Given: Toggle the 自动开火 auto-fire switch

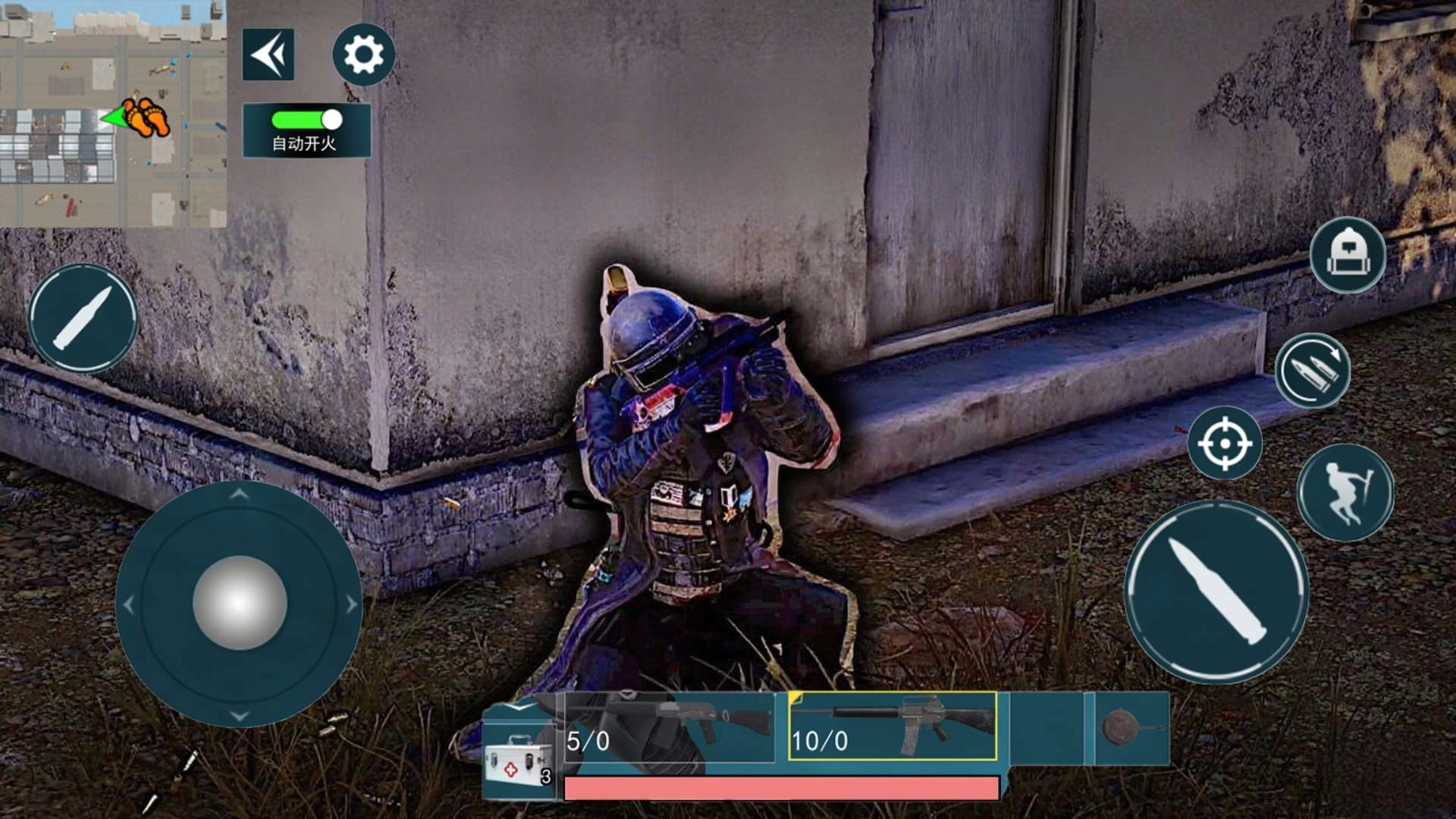Looking at the screenshot, I should tap(307, 120).
